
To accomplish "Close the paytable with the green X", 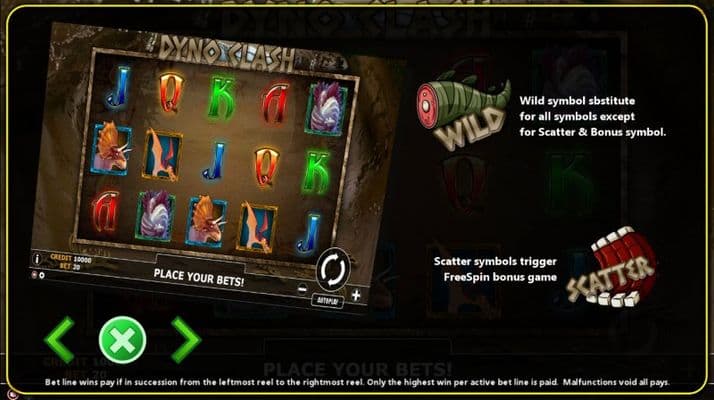I will coord(122,341).
